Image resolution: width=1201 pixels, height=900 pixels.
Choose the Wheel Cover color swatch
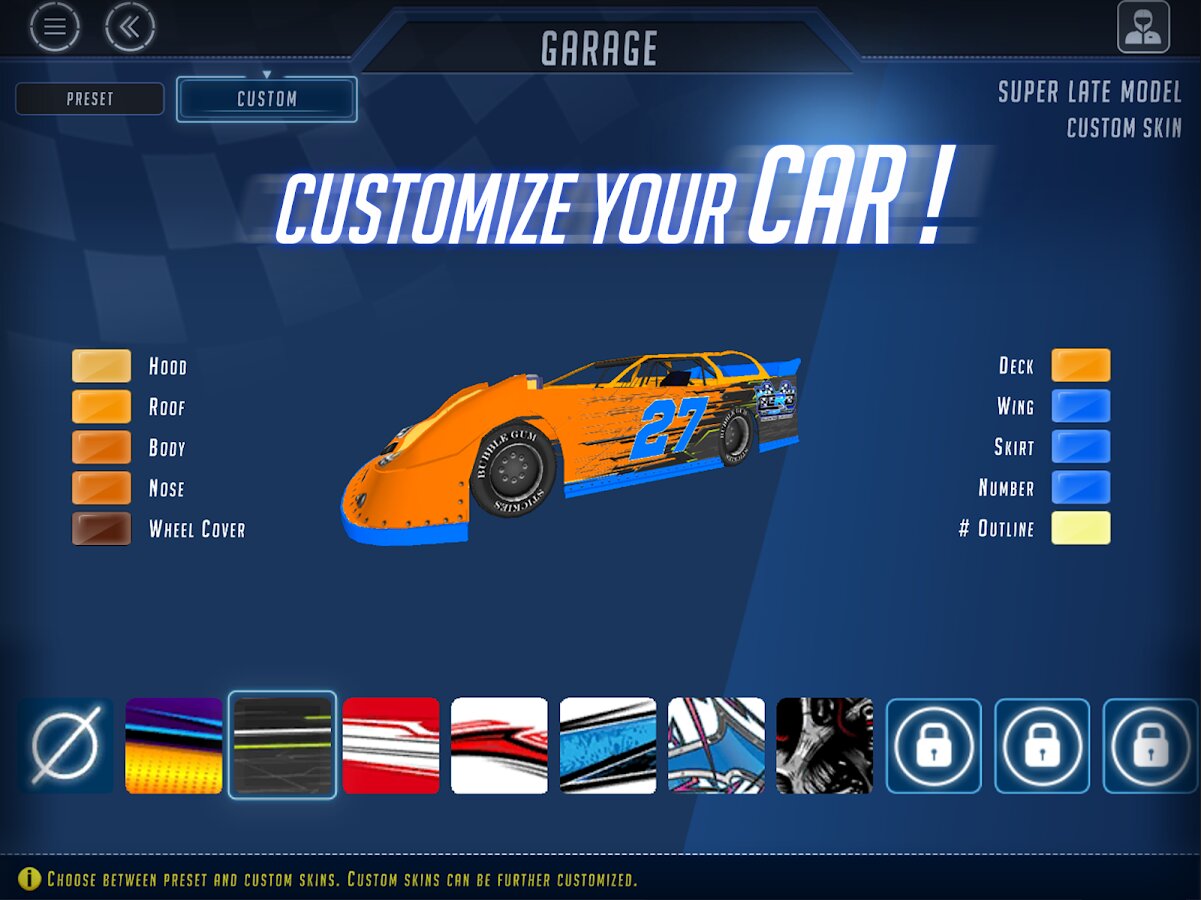coord(101,528)
